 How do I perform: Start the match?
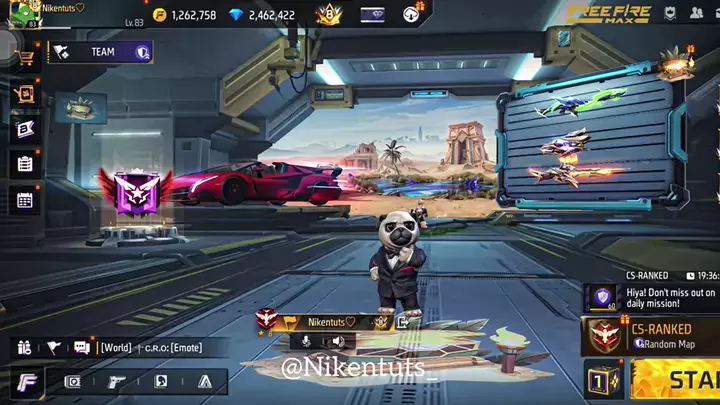click(x=680, y=380)
